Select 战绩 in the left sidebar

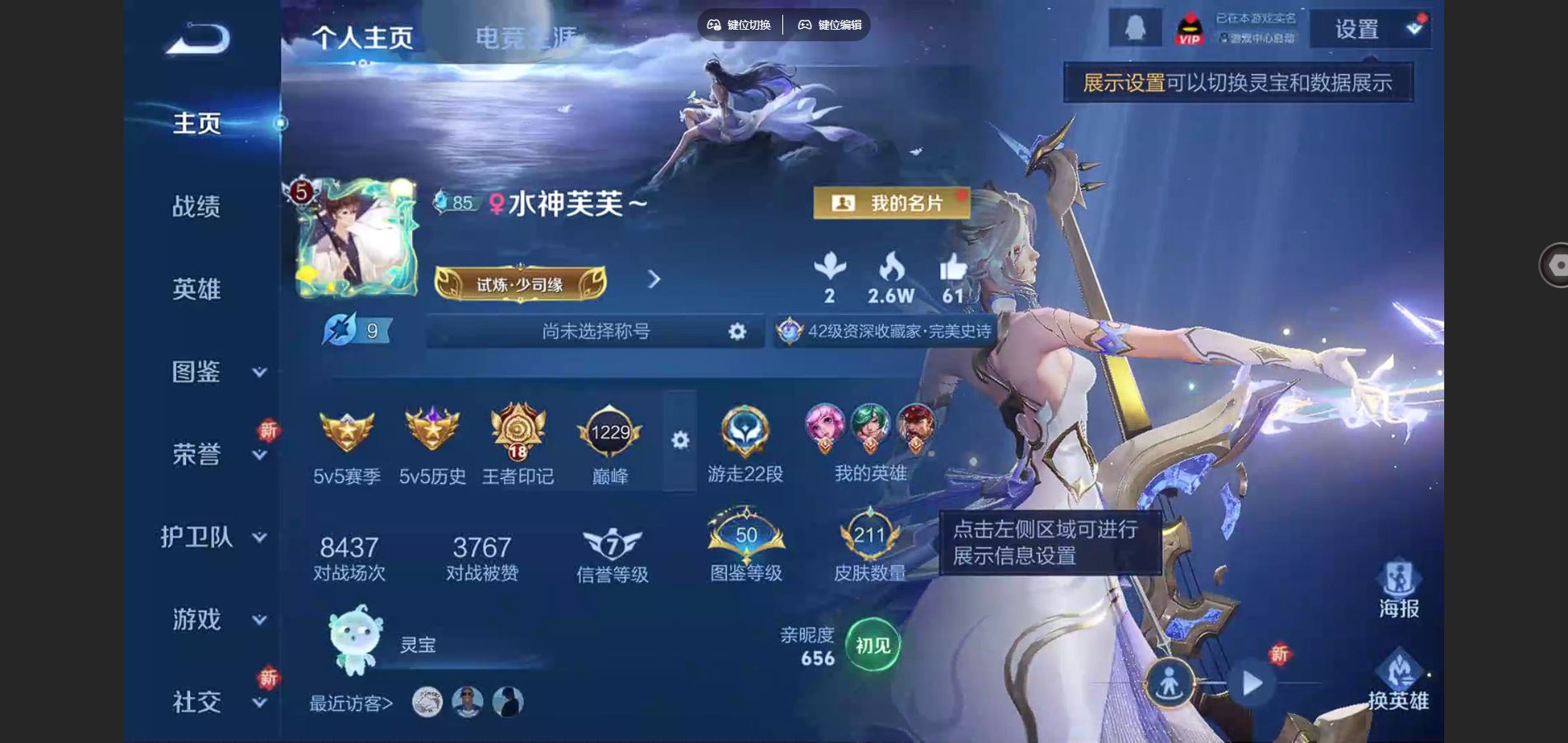196,208
